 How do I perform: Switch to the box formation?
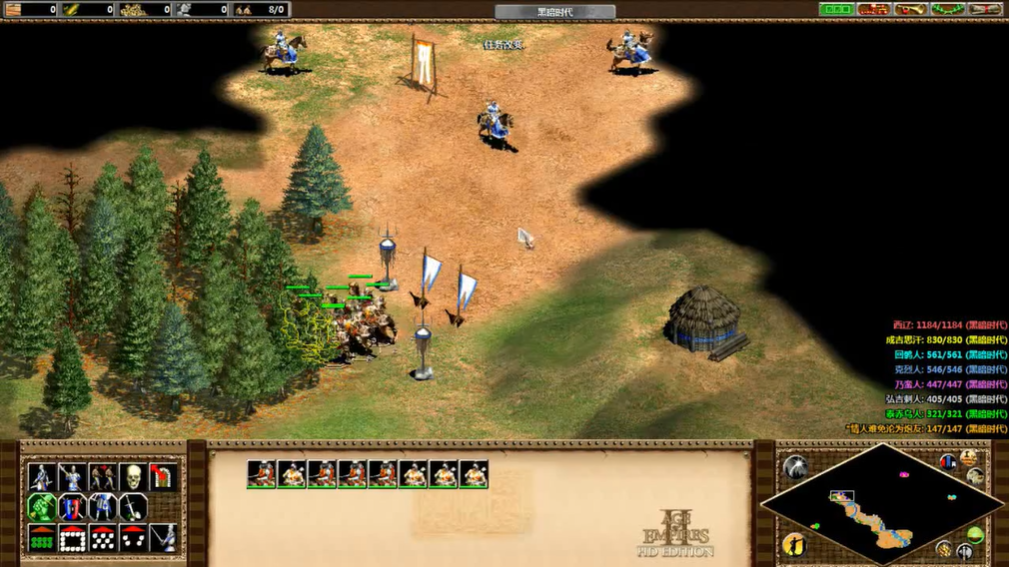tap(71, 539)
